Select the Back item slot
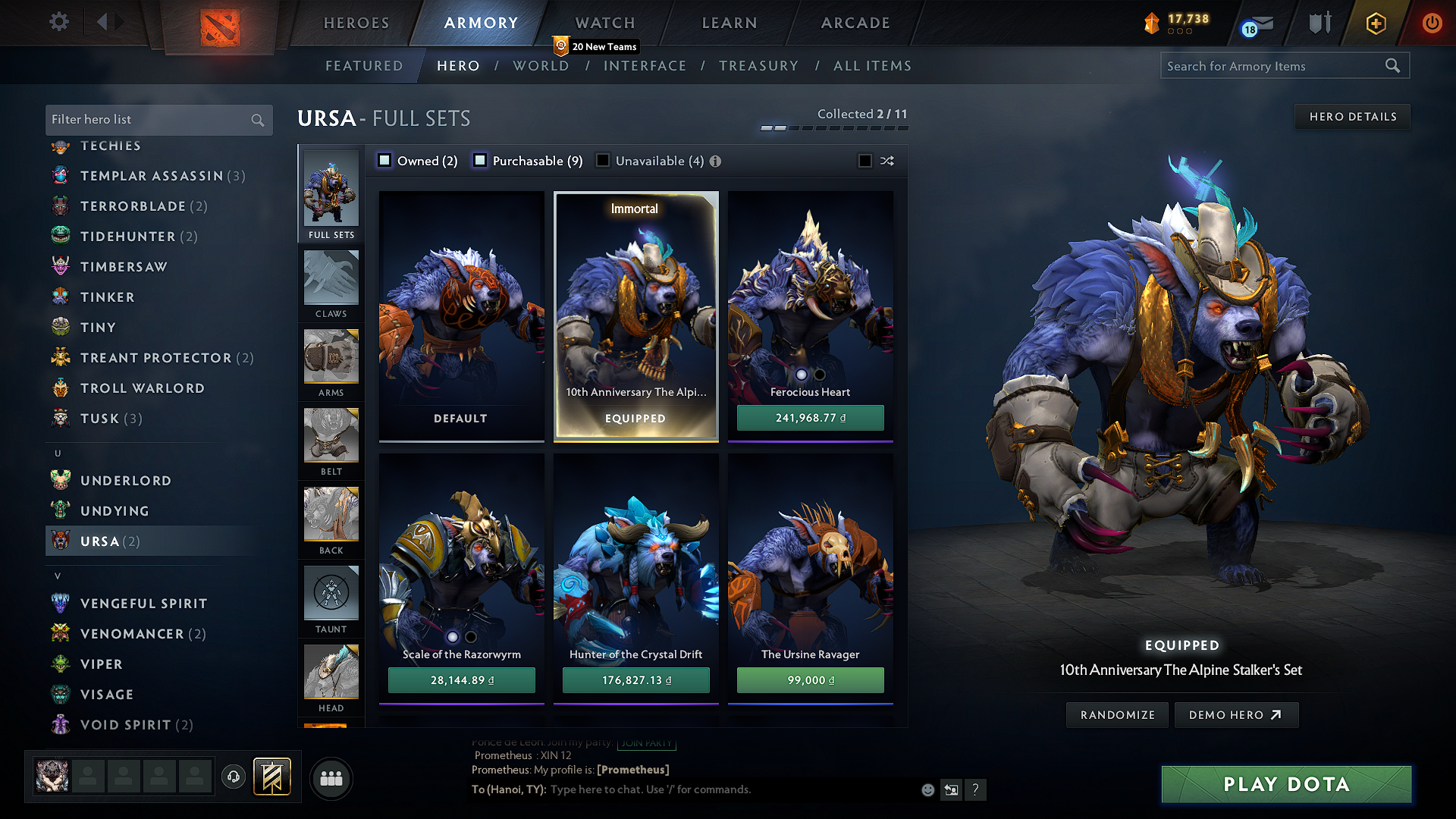The image size is (1456, 819). (331, 519)
